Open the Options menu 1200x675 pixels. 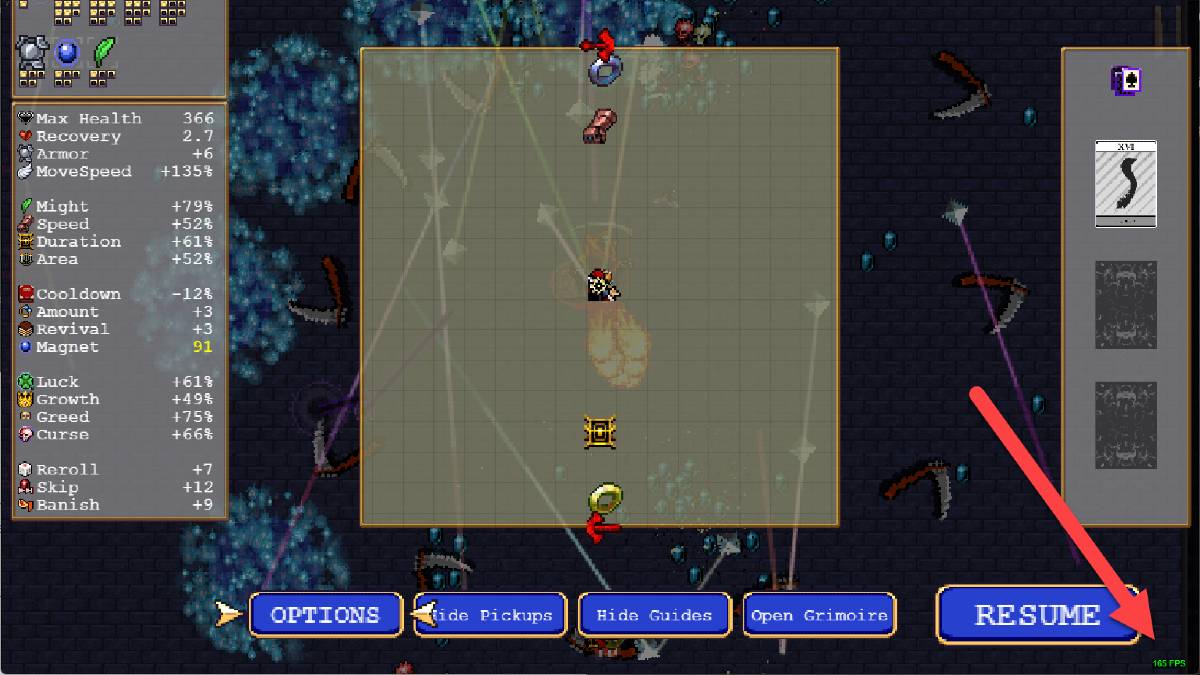(x=325, y=615)
